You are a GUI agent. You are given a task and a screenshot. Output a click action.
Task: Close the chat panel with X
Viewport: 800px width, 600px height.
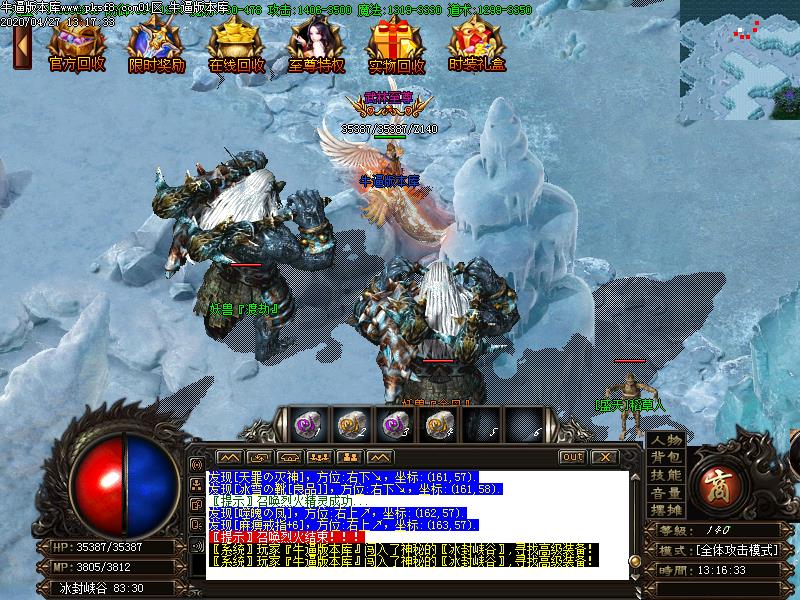pos(603,457)
